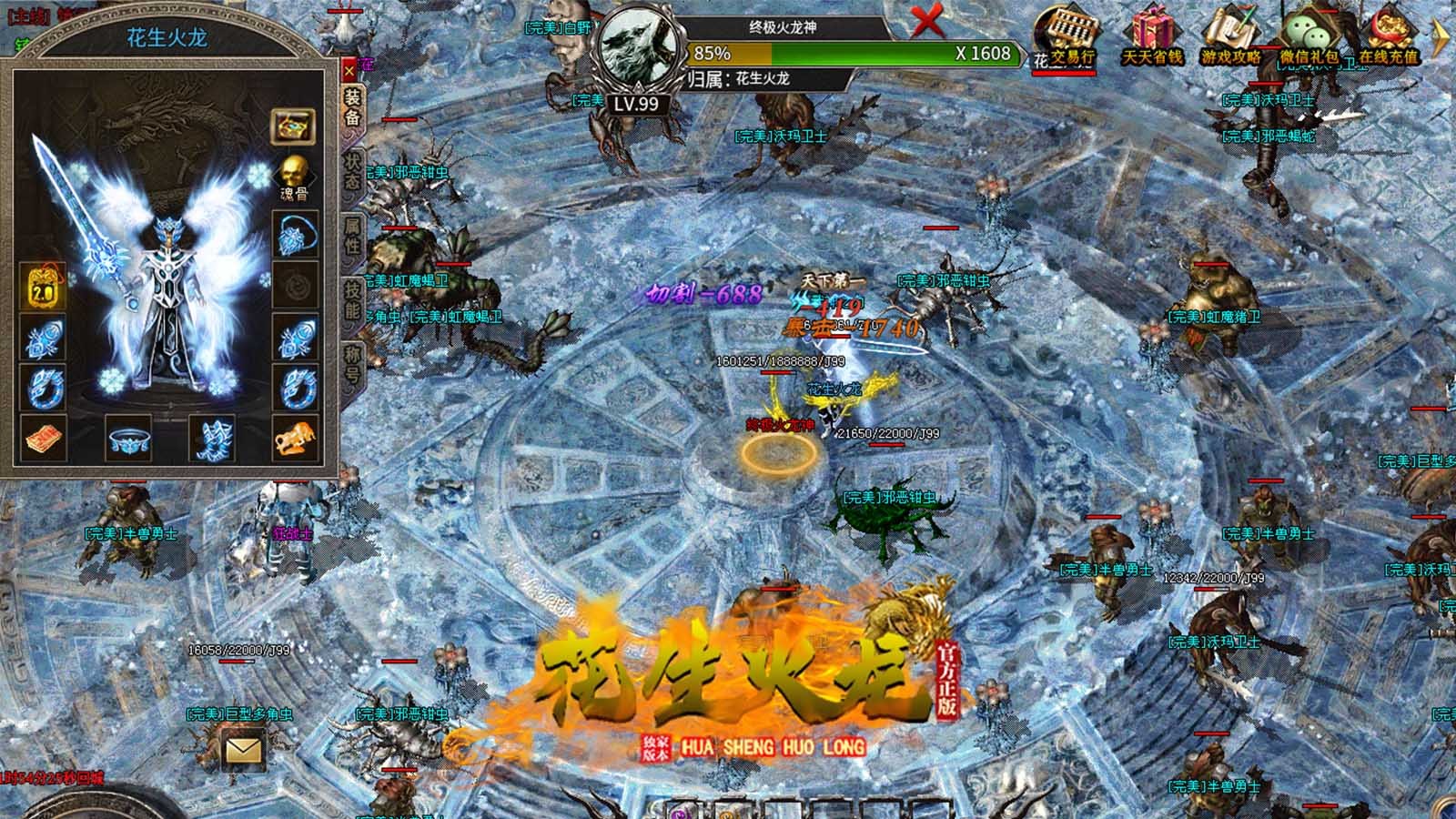Select the golden 2.0 talisman slot
This screenshot has height=819, width=1456.
(x=42, y=284)
